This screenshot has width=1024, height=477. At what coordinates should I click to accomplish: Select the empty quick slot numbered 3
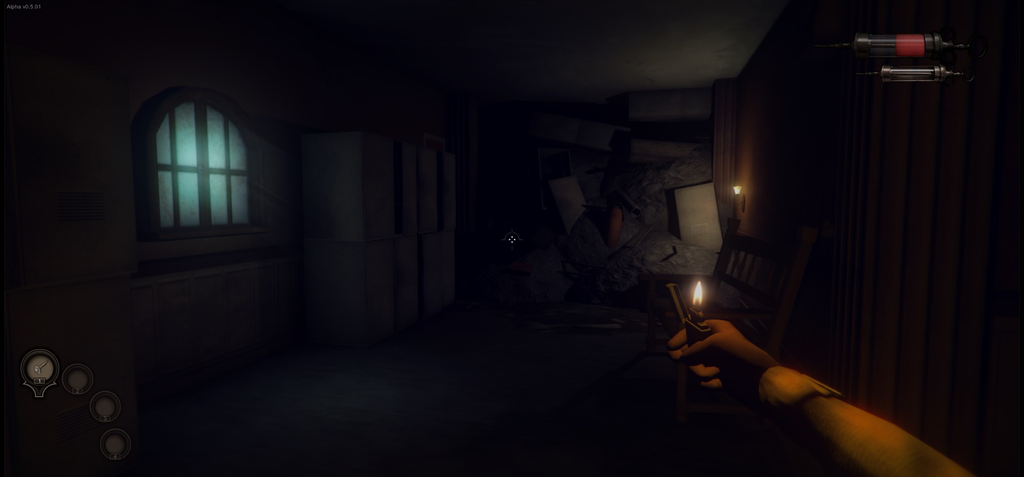pyautogui.click(x=105, y=406)
